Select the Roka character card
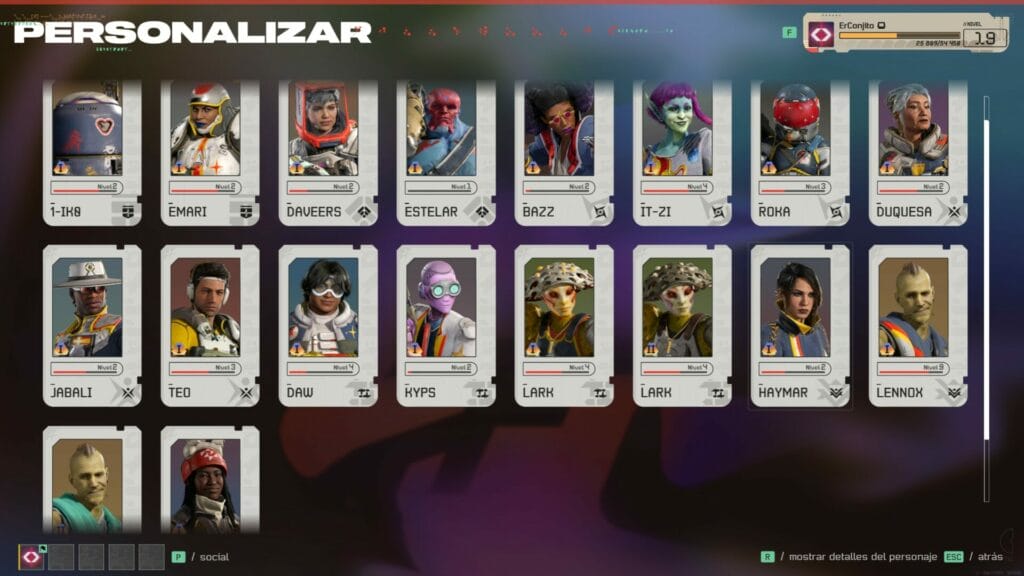 (x=800, y=151)
